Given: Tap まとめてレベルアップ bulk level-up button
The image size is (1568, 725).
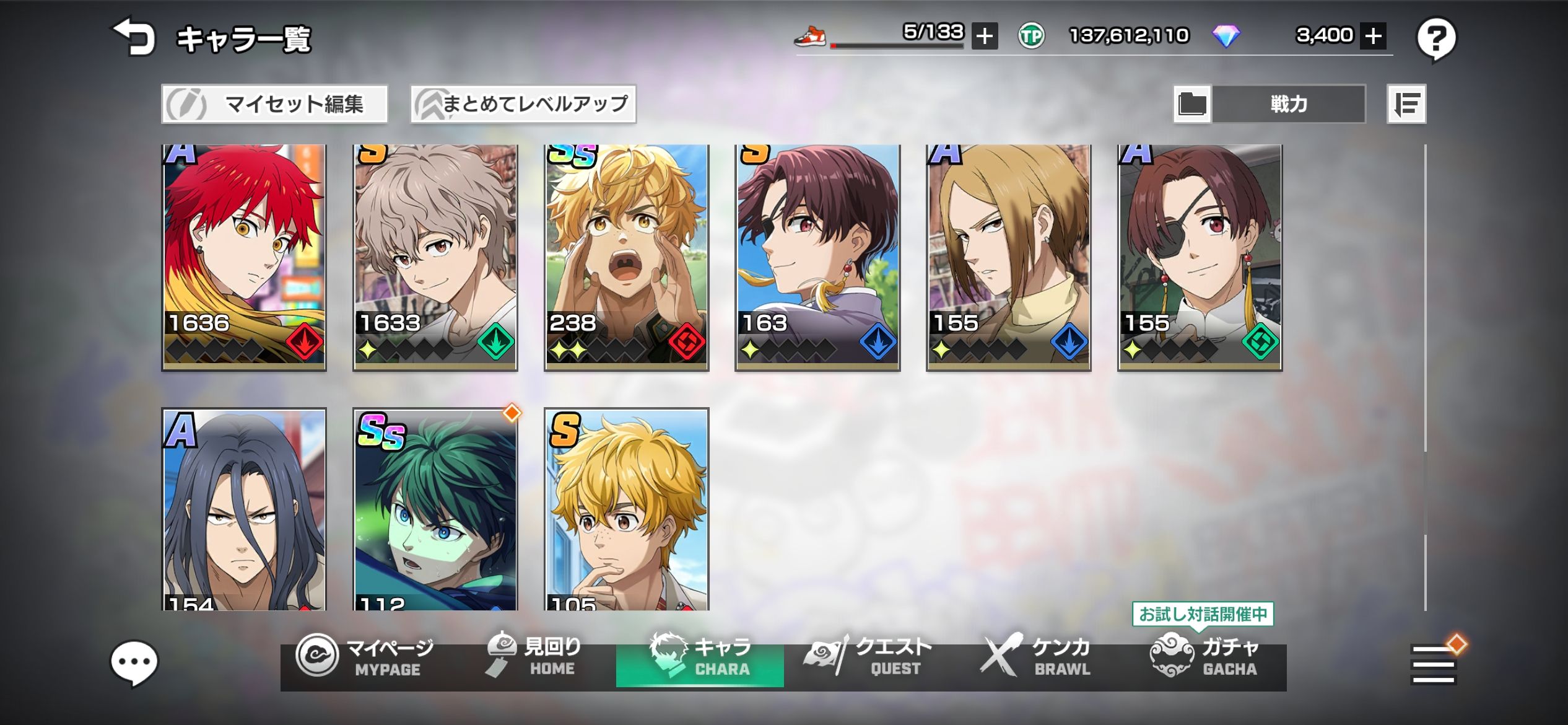Looking at the screenshot, I should [x=523, y=104].
